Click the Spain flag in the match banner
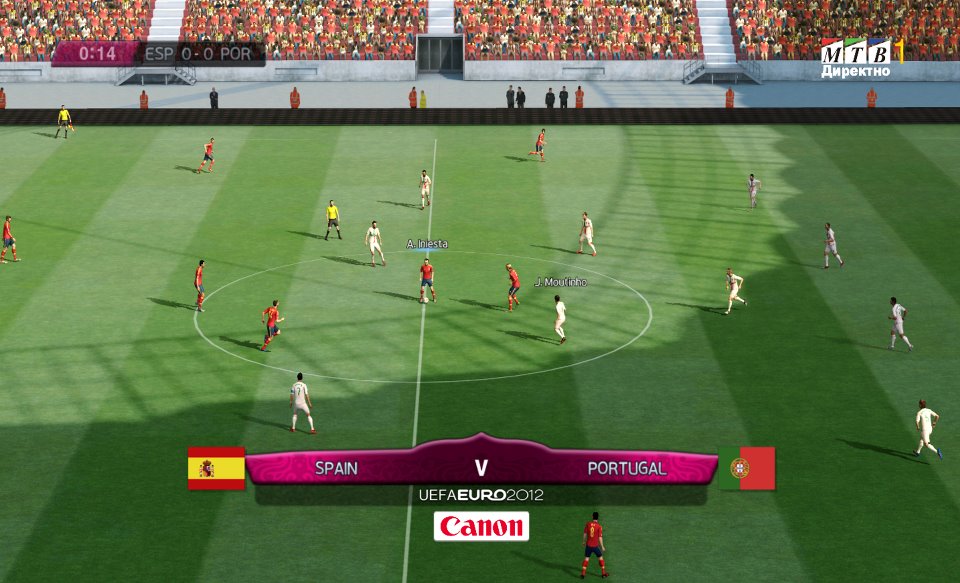960x583 pixels. click(216, 468)
